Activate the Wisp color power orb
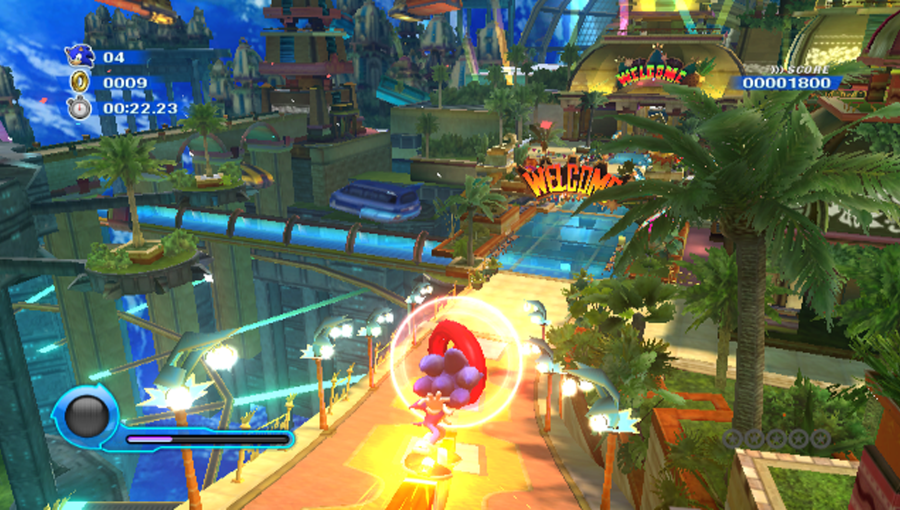The image size is (900, 510). tap(86, 415)
